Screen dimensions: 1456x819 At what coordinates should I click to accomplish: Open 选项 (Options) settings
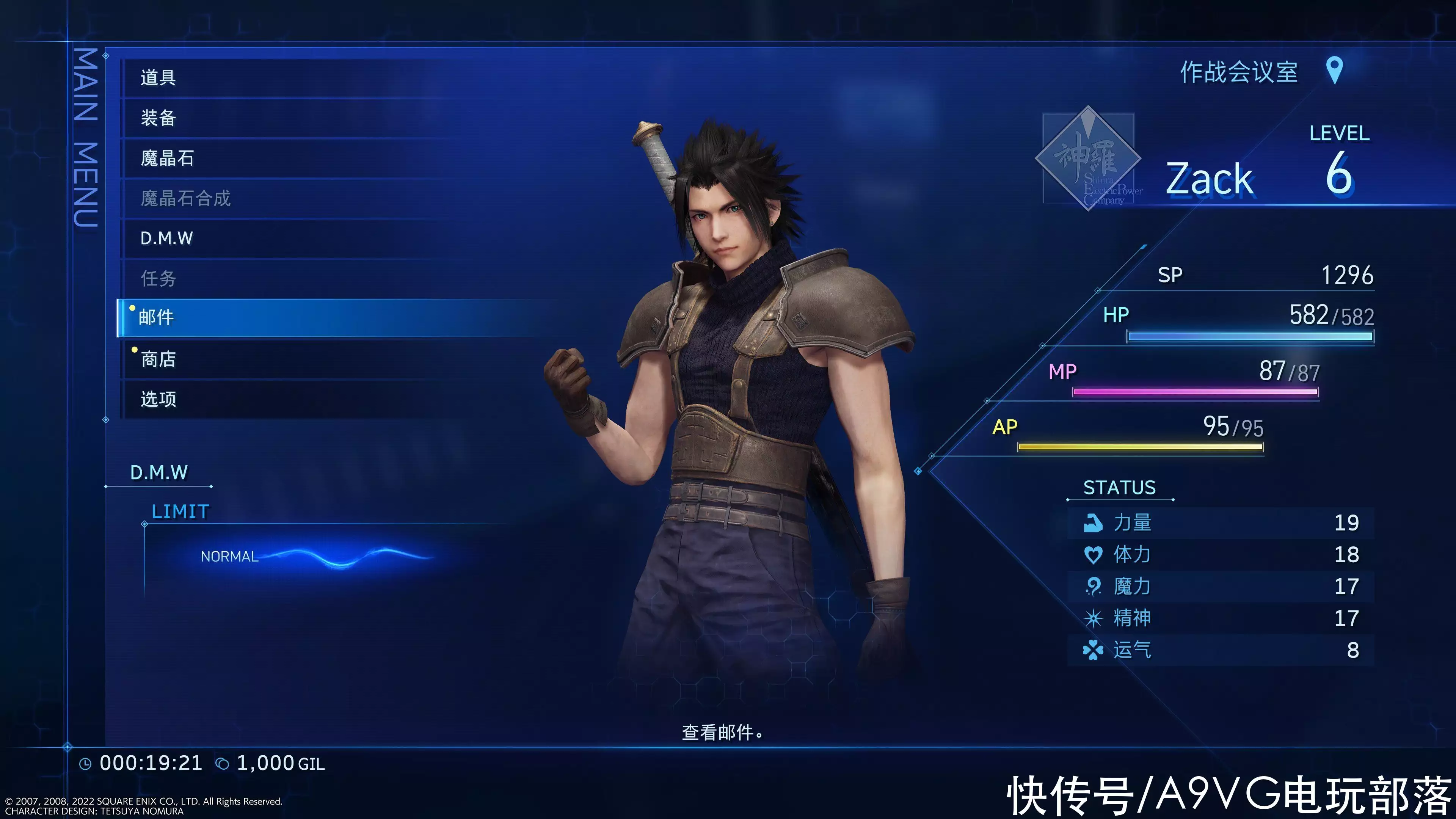(x=158, y=400)
